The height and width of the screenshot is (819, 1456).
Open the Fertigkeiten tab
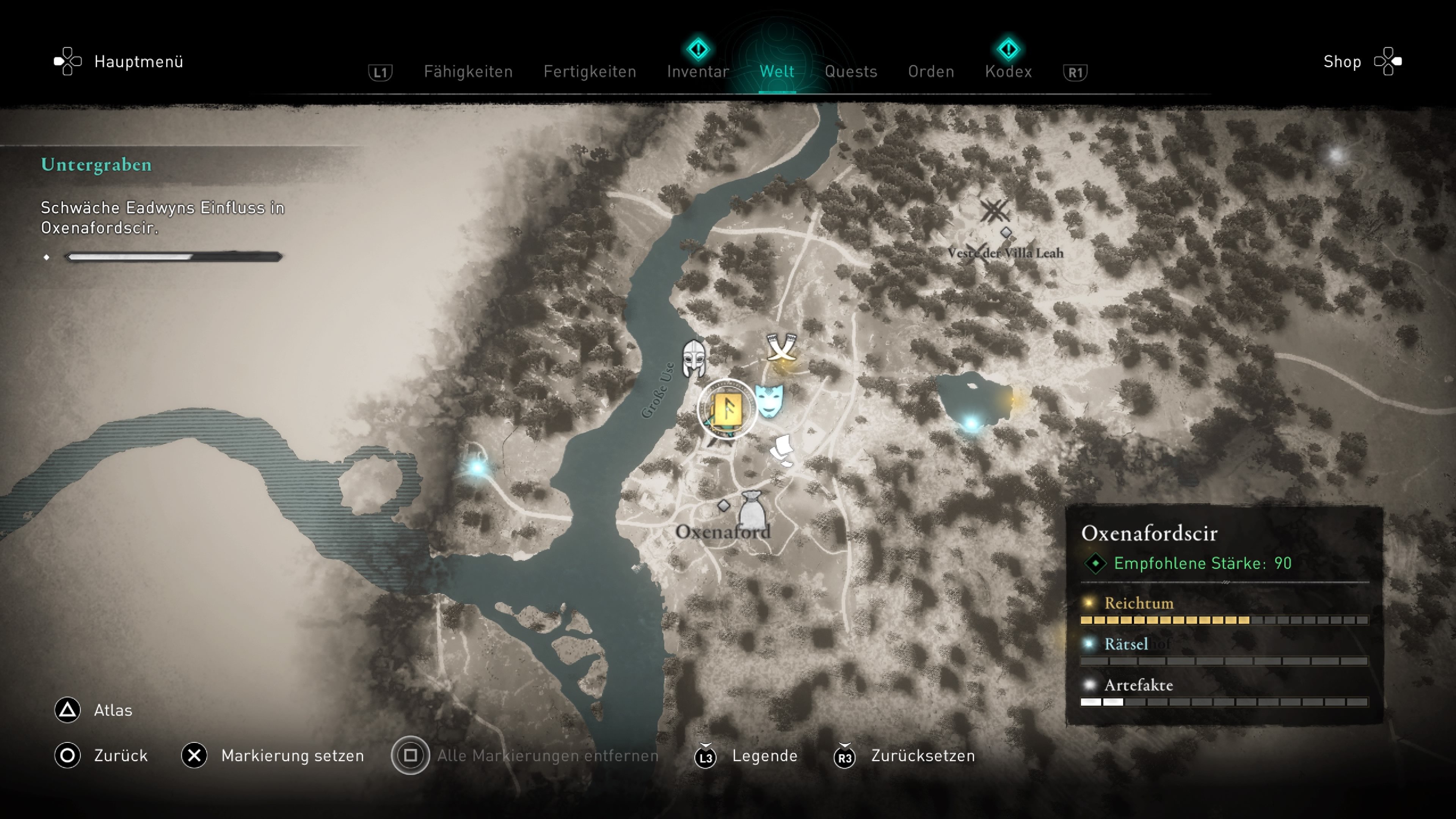coord(590,72)
